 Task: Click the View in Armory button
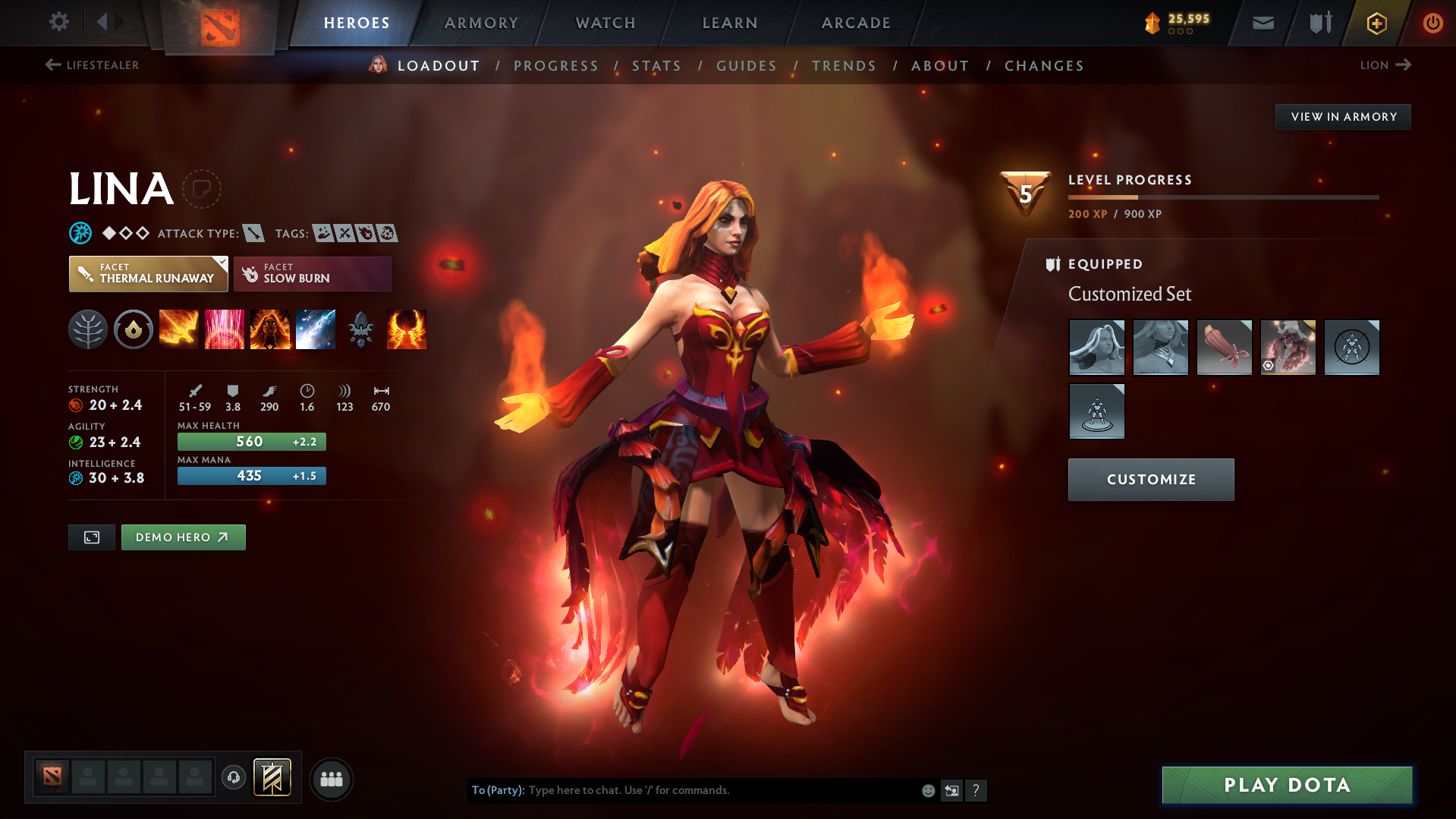coord(1342,116)
